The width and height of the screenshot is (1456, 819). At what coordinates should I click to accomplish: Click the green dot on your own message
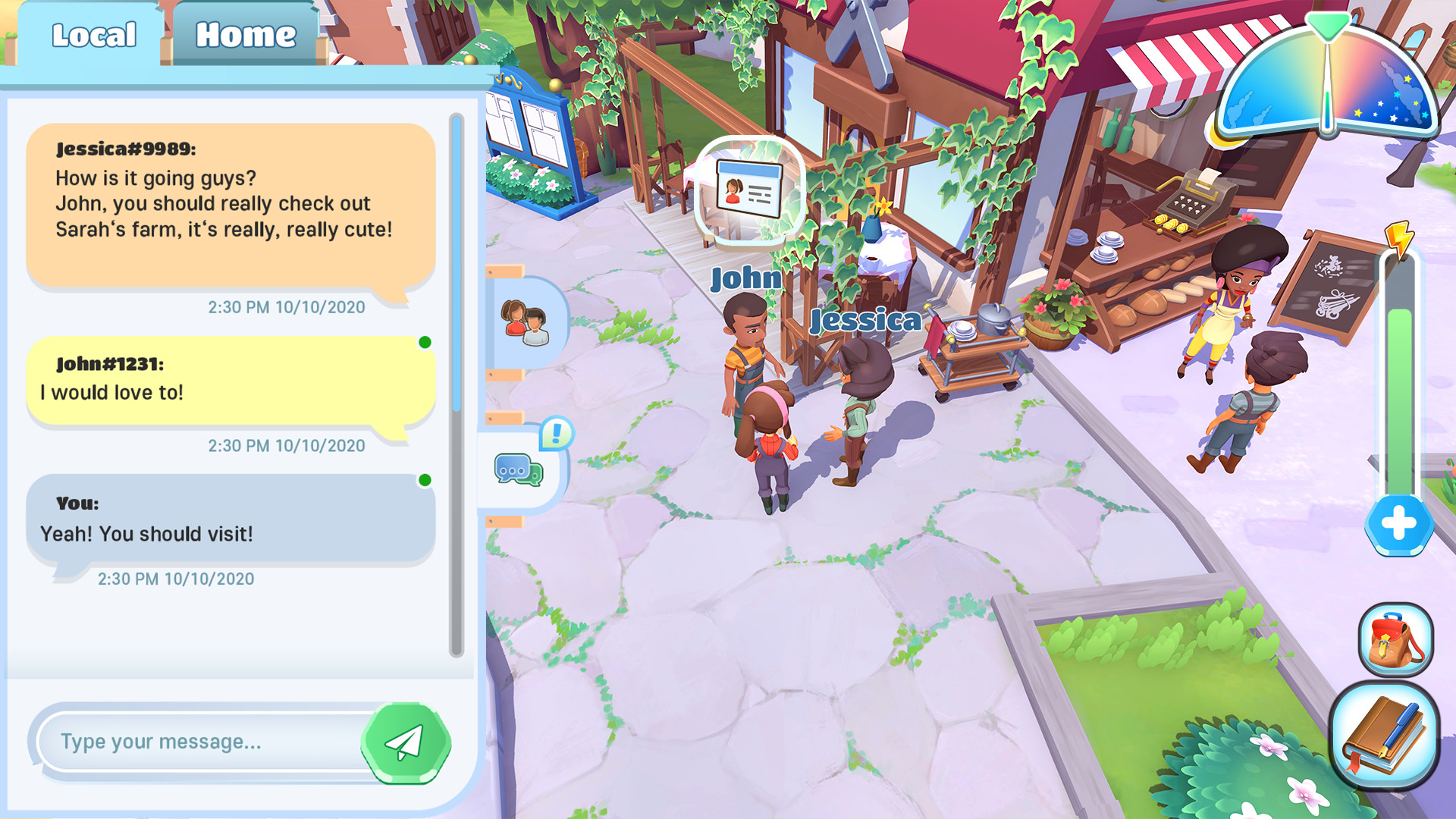click(423, 481)
